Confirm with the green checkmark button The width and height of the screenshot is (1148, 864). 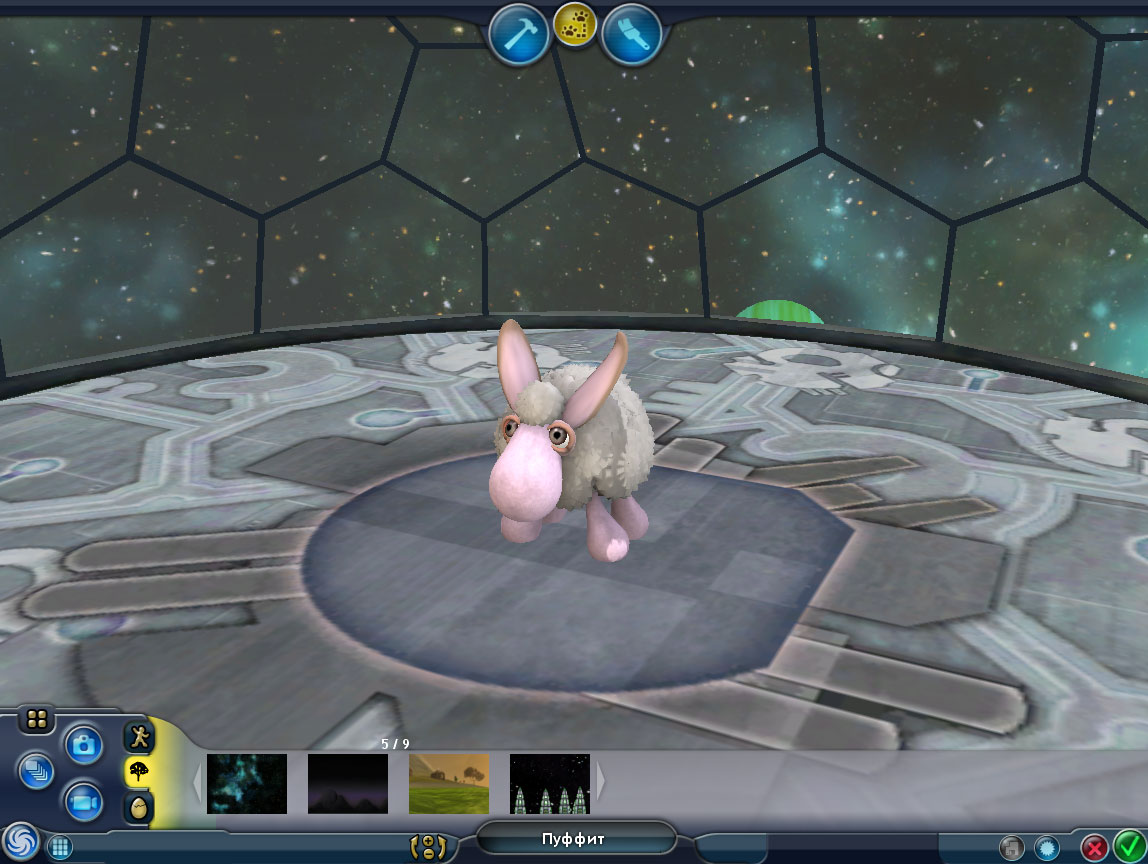1129,846
